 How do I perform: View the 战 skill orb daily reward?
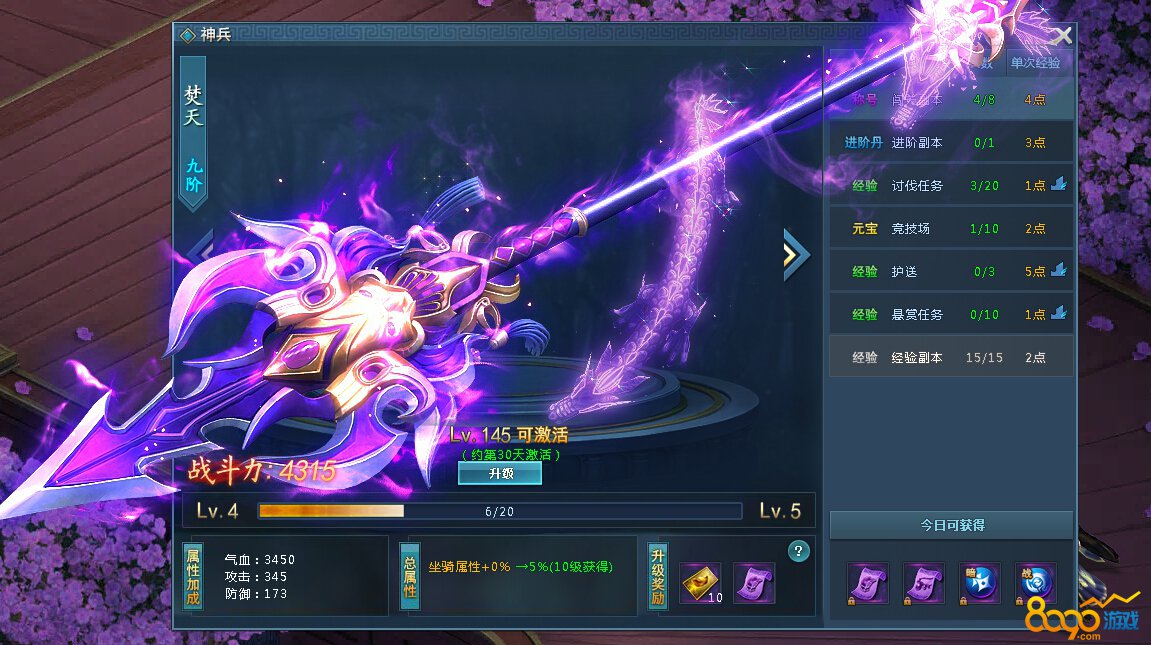(x=1036, y=583)
